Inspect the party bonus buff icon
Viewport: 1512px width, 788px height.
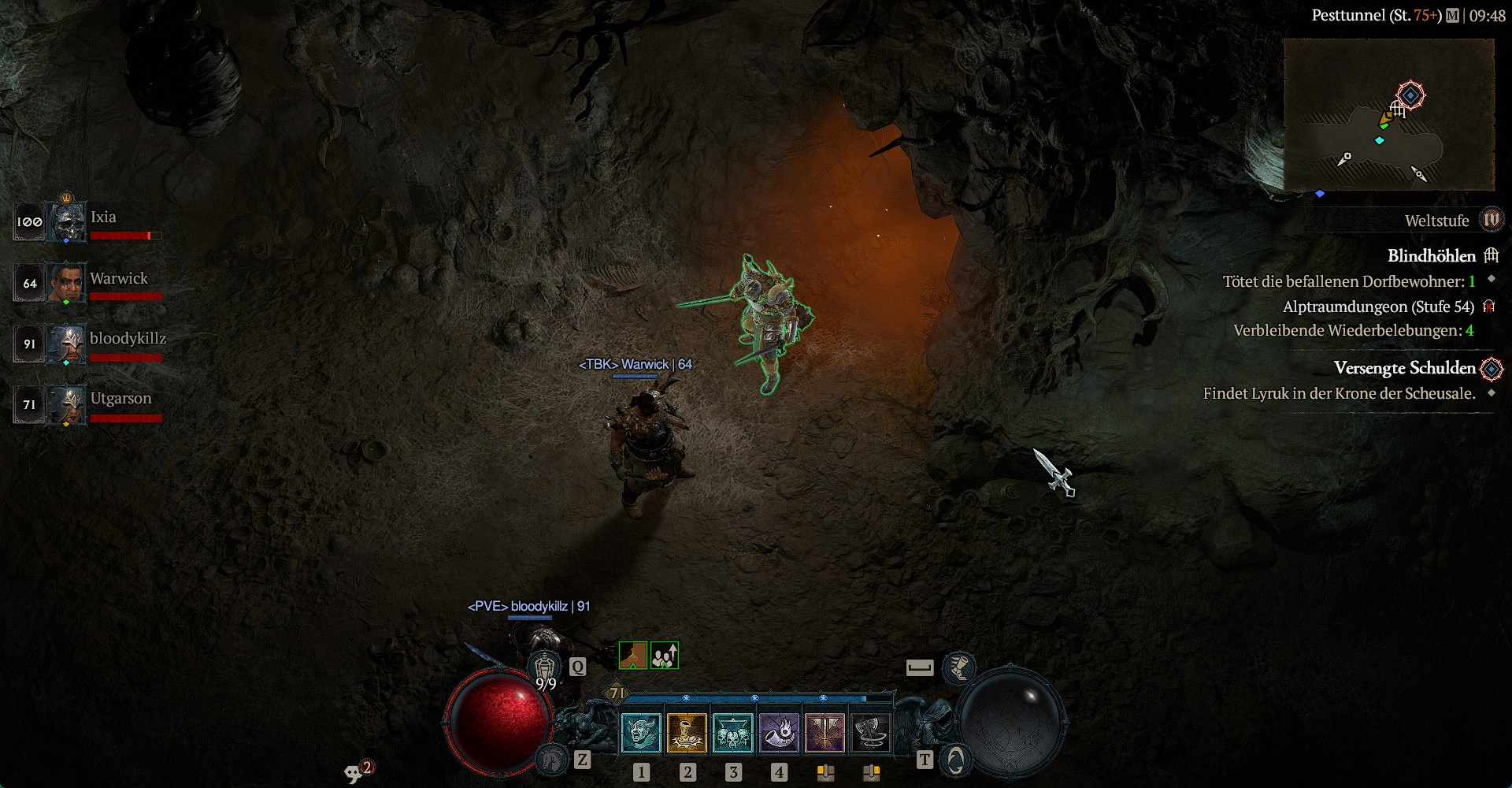coord(664,656)
